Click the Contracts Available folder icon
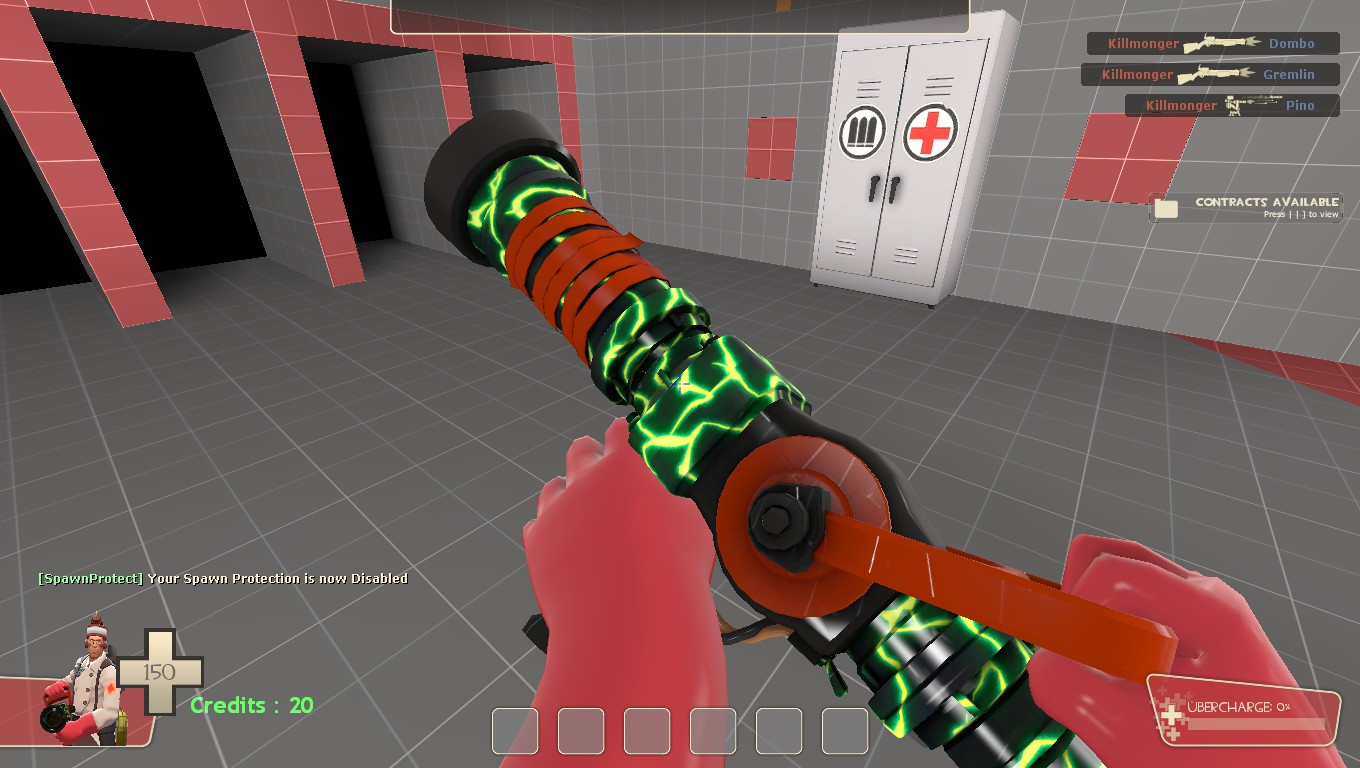The height and width of the screenshot is (768, 1360). click(x=1168, y=205)
